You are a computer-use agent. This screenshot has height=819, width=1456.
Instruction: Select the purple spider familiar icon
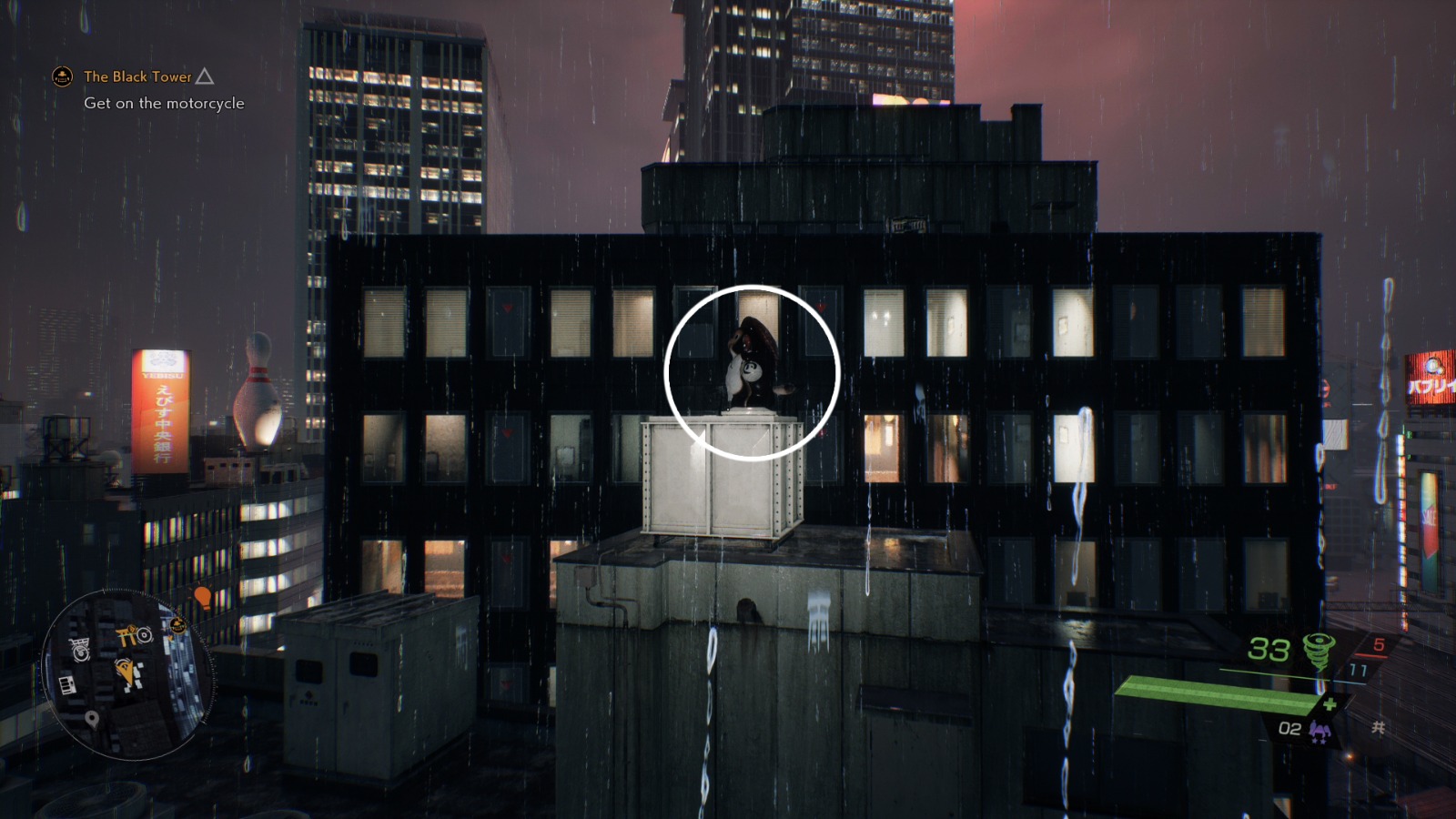click(x=1319, y=731)
